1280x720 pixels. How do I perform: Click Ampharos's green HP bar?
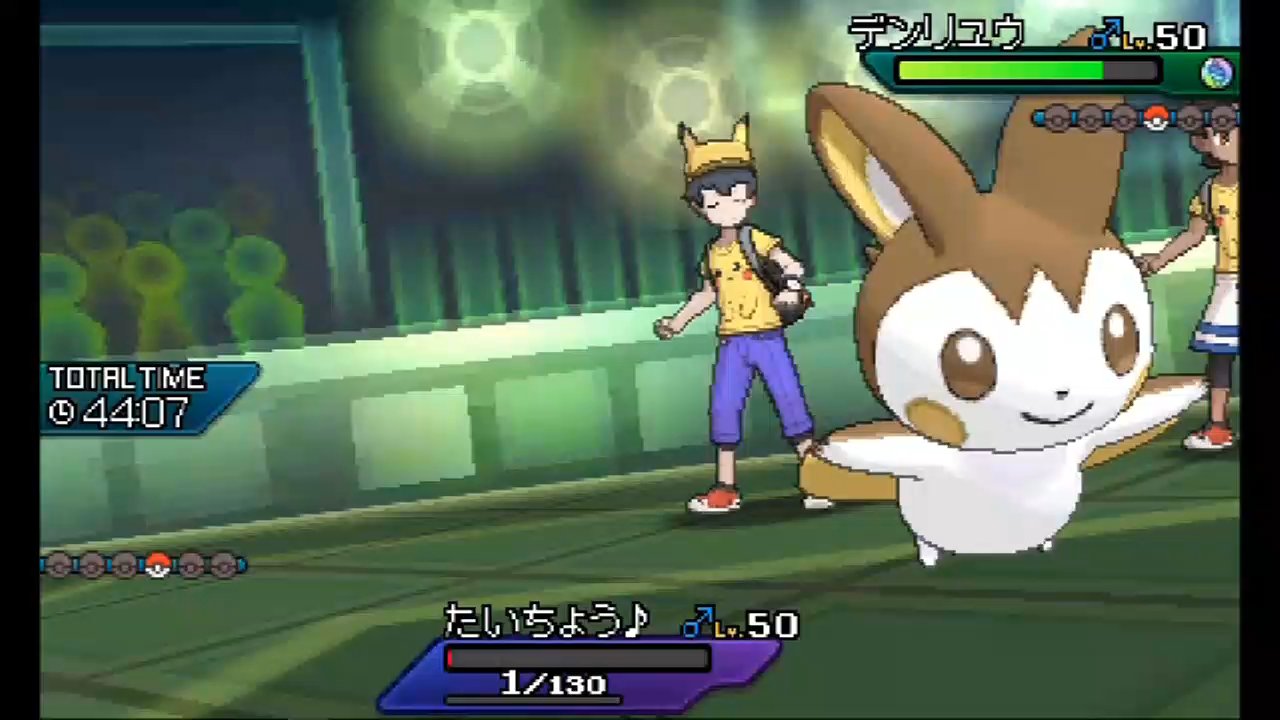coord(1000,69)
